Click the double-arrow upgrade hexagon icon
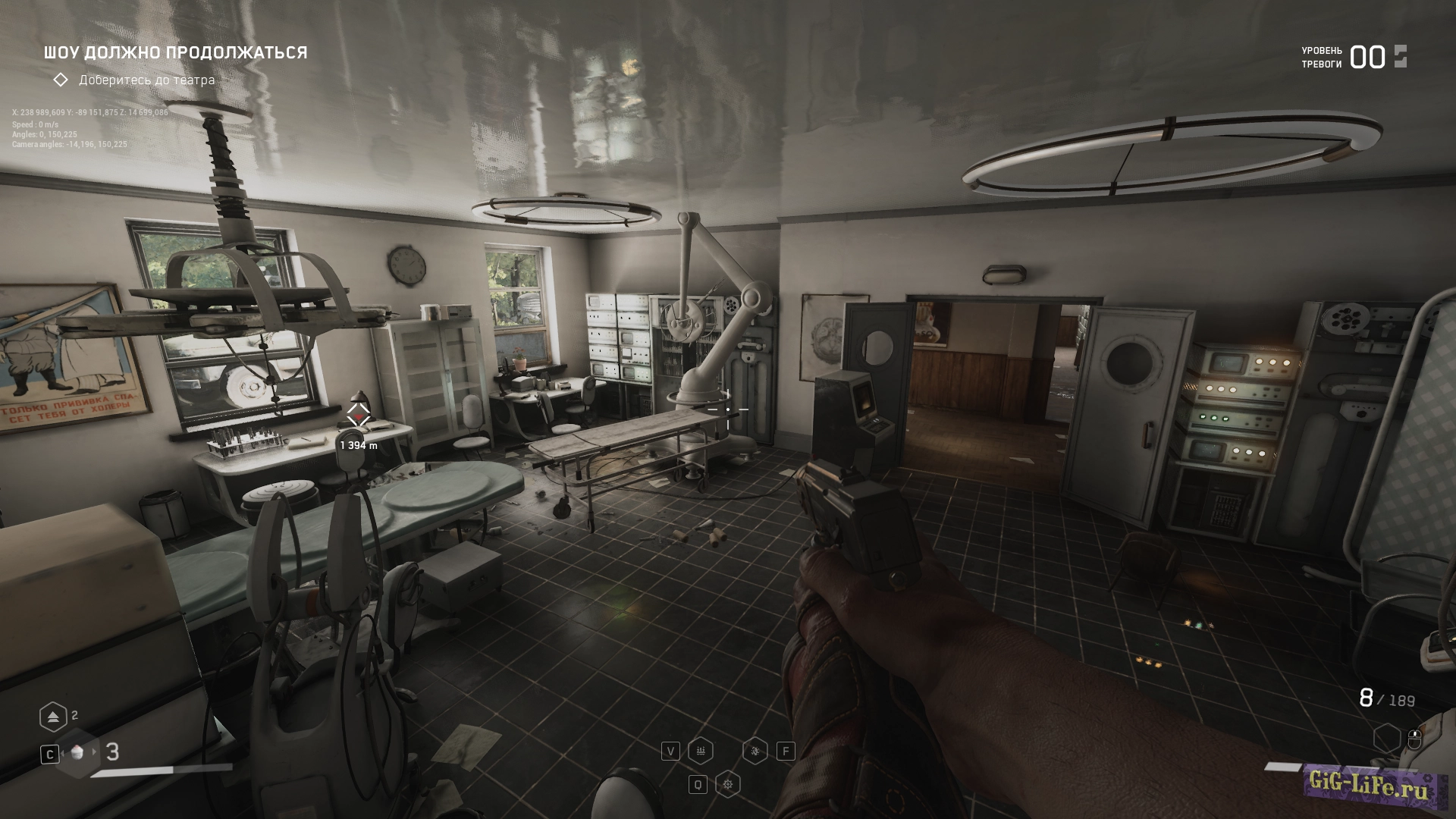The image size is (1456, 819). pos(52,716)
